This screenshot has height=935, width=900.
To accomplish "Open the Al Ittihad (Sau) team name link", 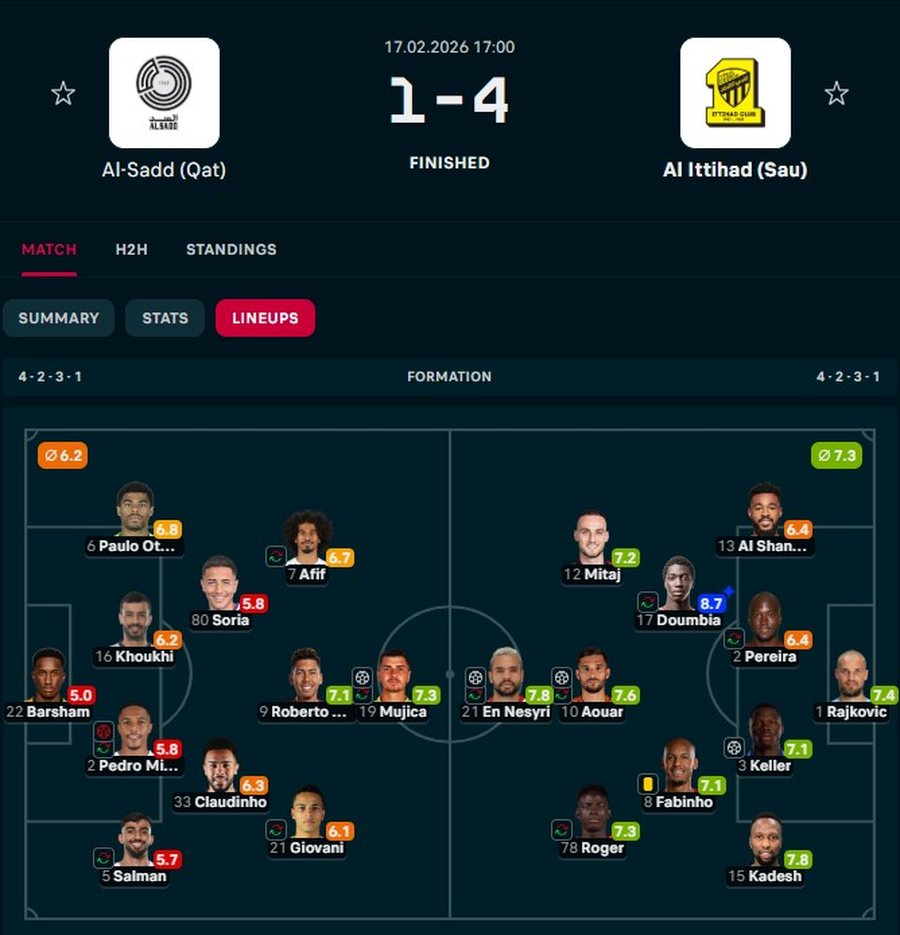I will (735, 170).
